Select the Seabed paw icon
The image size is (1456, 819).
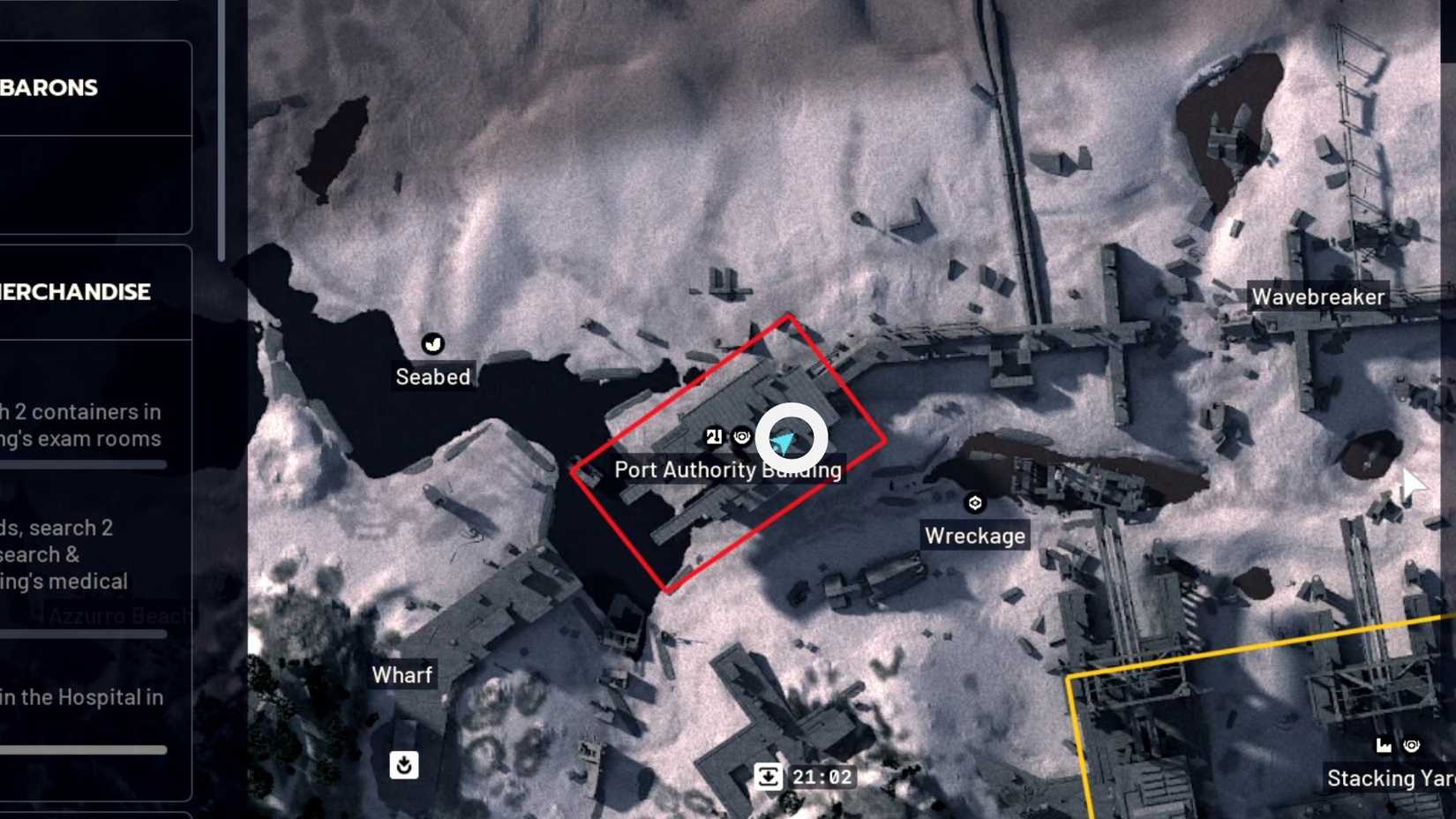[x=432, y=343]
